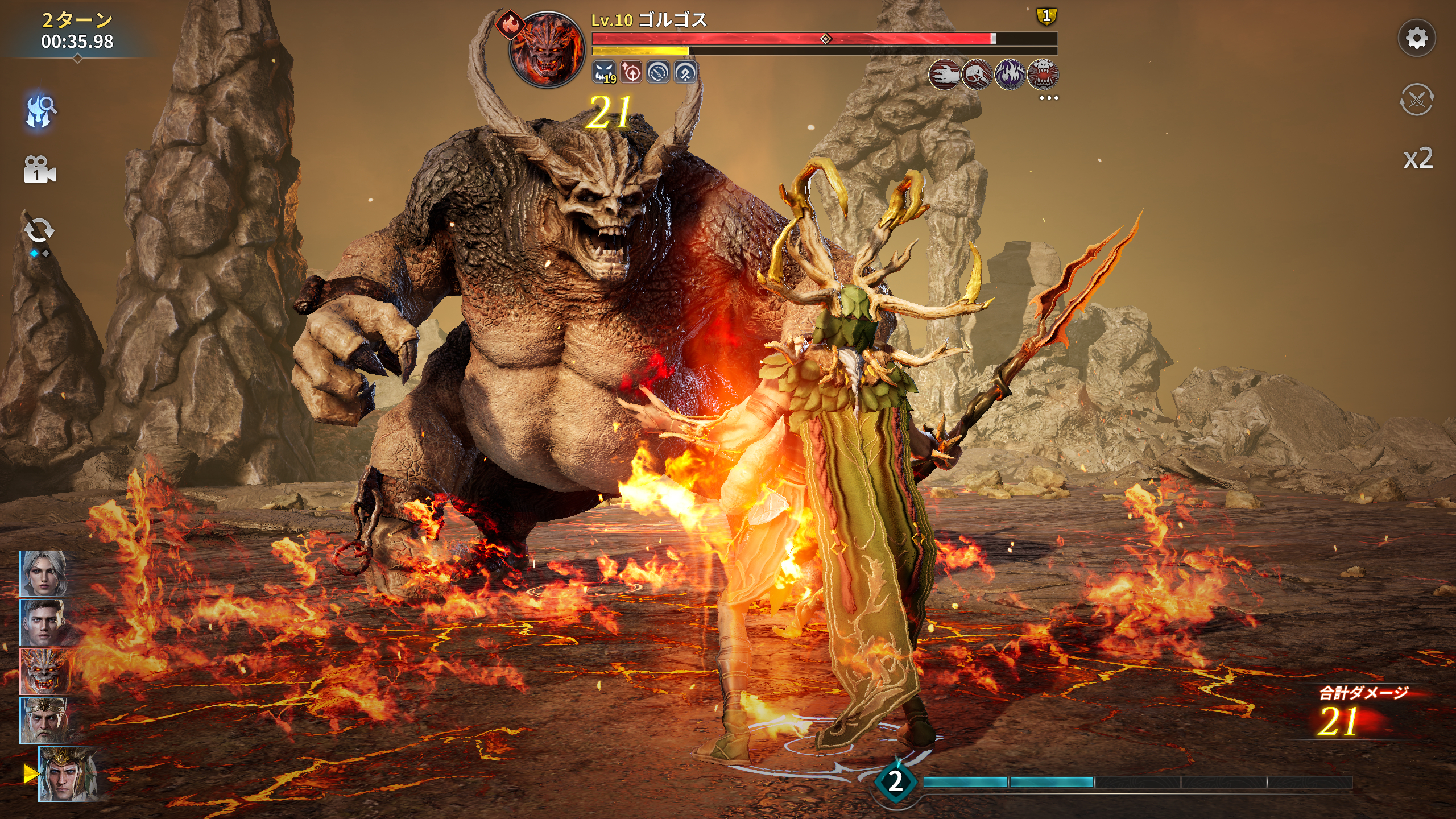
Task: Select the dark-haired young man turn portrait
Action: point(43,622)
